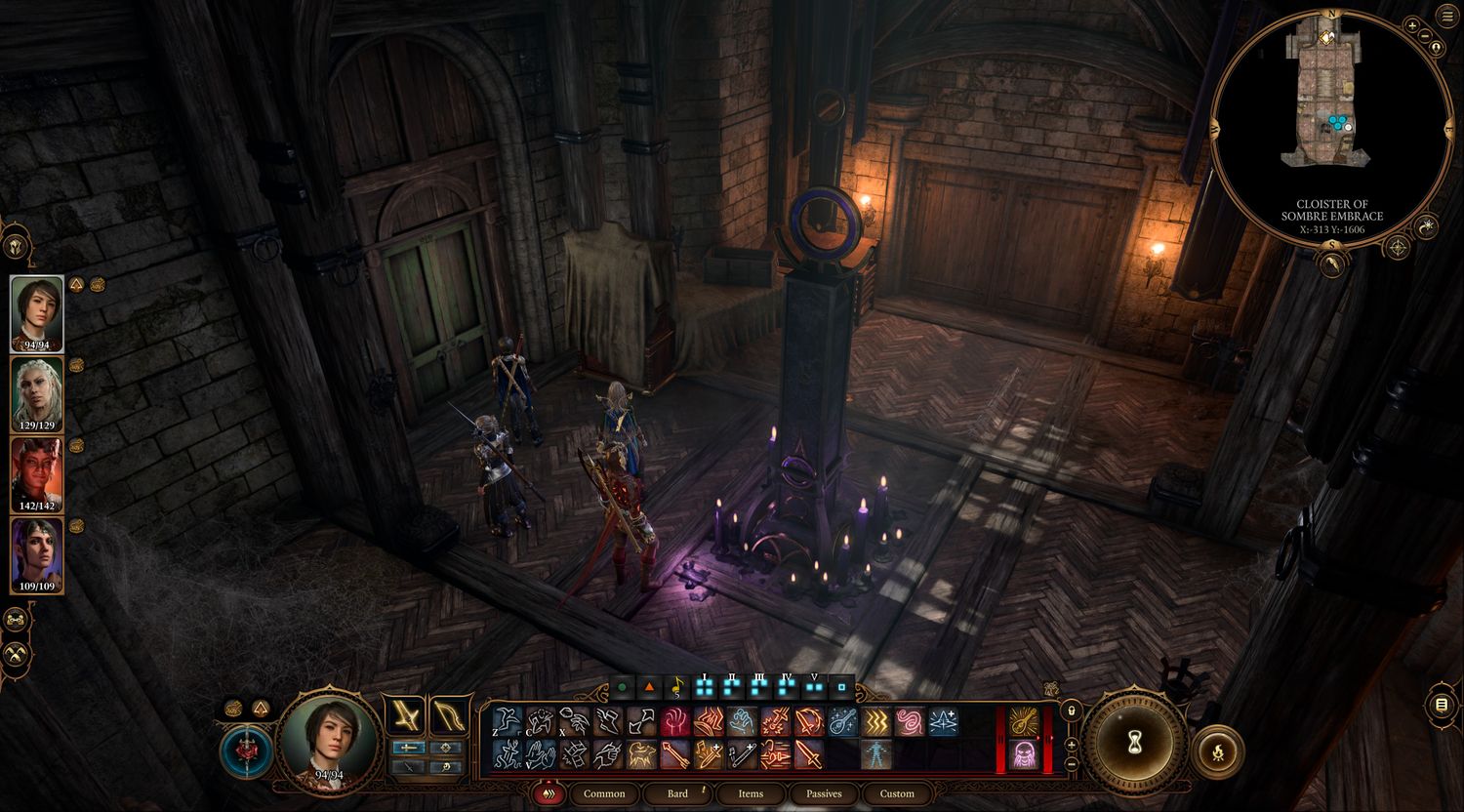This screenshot has height=812, width=1464.
Task: Open the combat log scroll button
Action: [x=1442, y=705]
